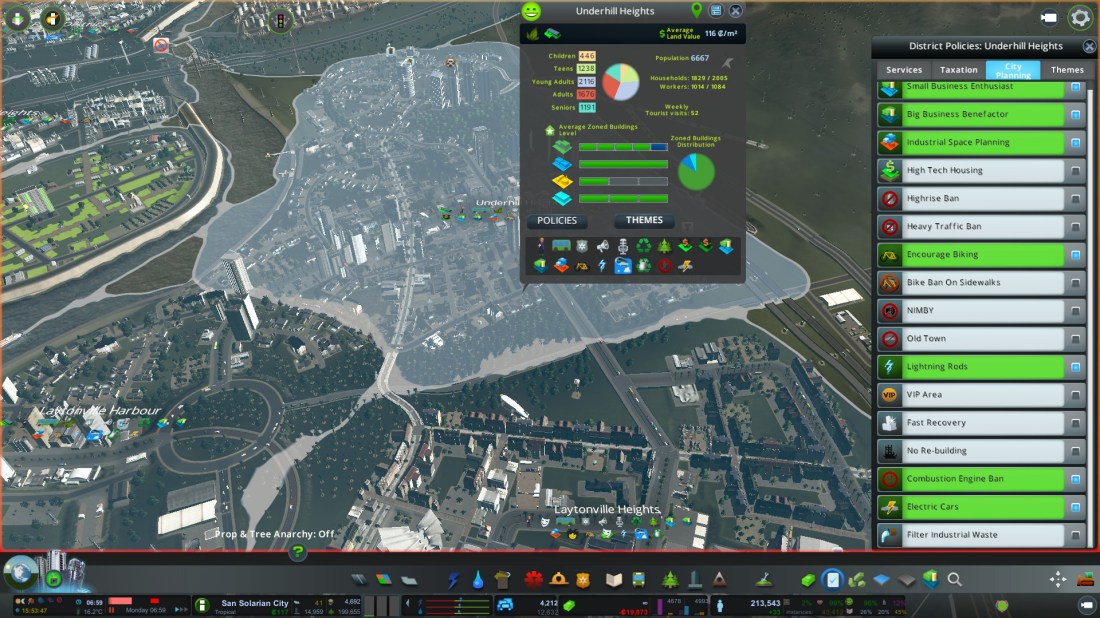Uncheck the Electric Cars policy checkbox
This screenshot has height=618, width=1100.
[1076, 507]
